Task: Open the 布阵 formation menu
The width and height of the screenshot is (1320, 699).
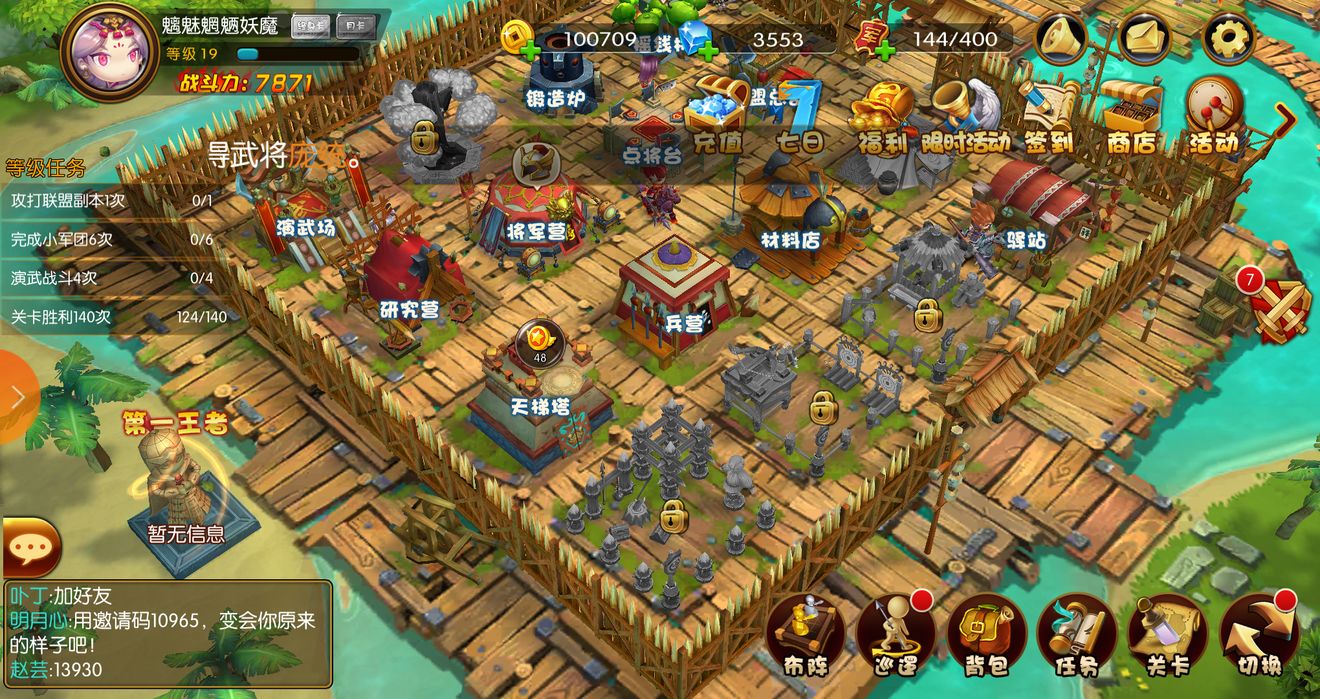Action: (x=805, y=634)
